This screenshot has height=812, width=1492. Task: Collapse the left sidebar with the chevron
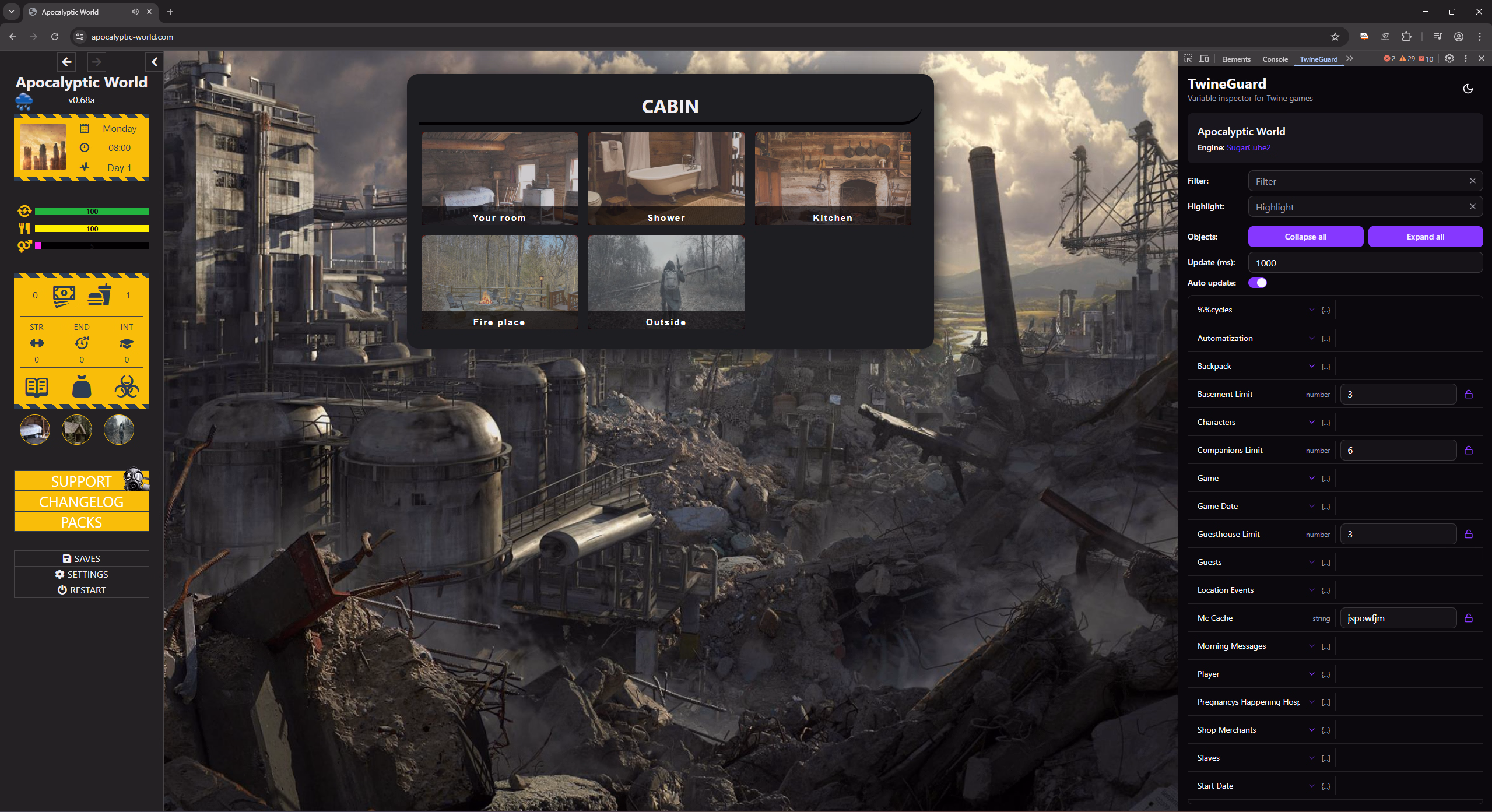pyautogui.click(x=155, y=62)
